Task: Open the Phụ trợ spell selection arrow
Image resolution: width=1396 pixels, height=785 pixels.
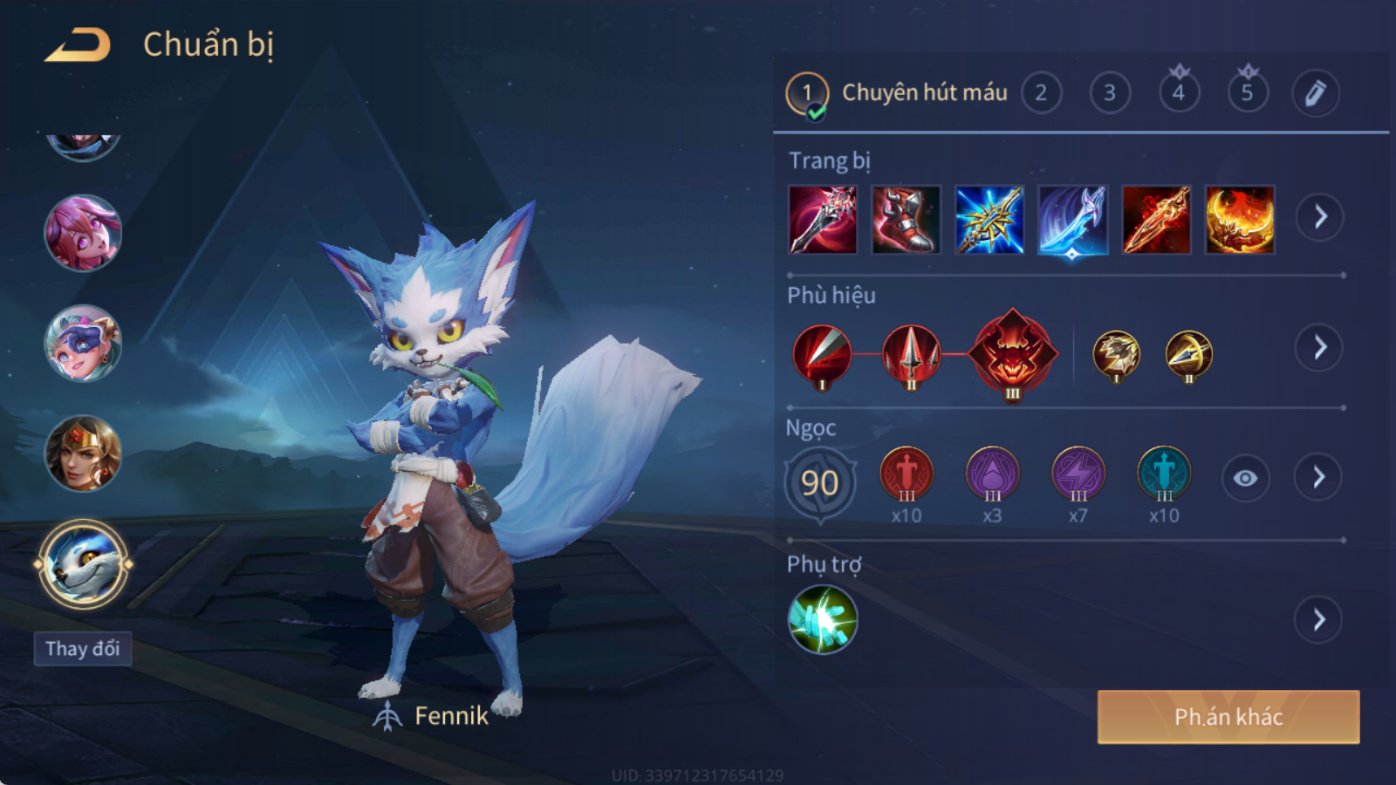Action: [1319, 620]
